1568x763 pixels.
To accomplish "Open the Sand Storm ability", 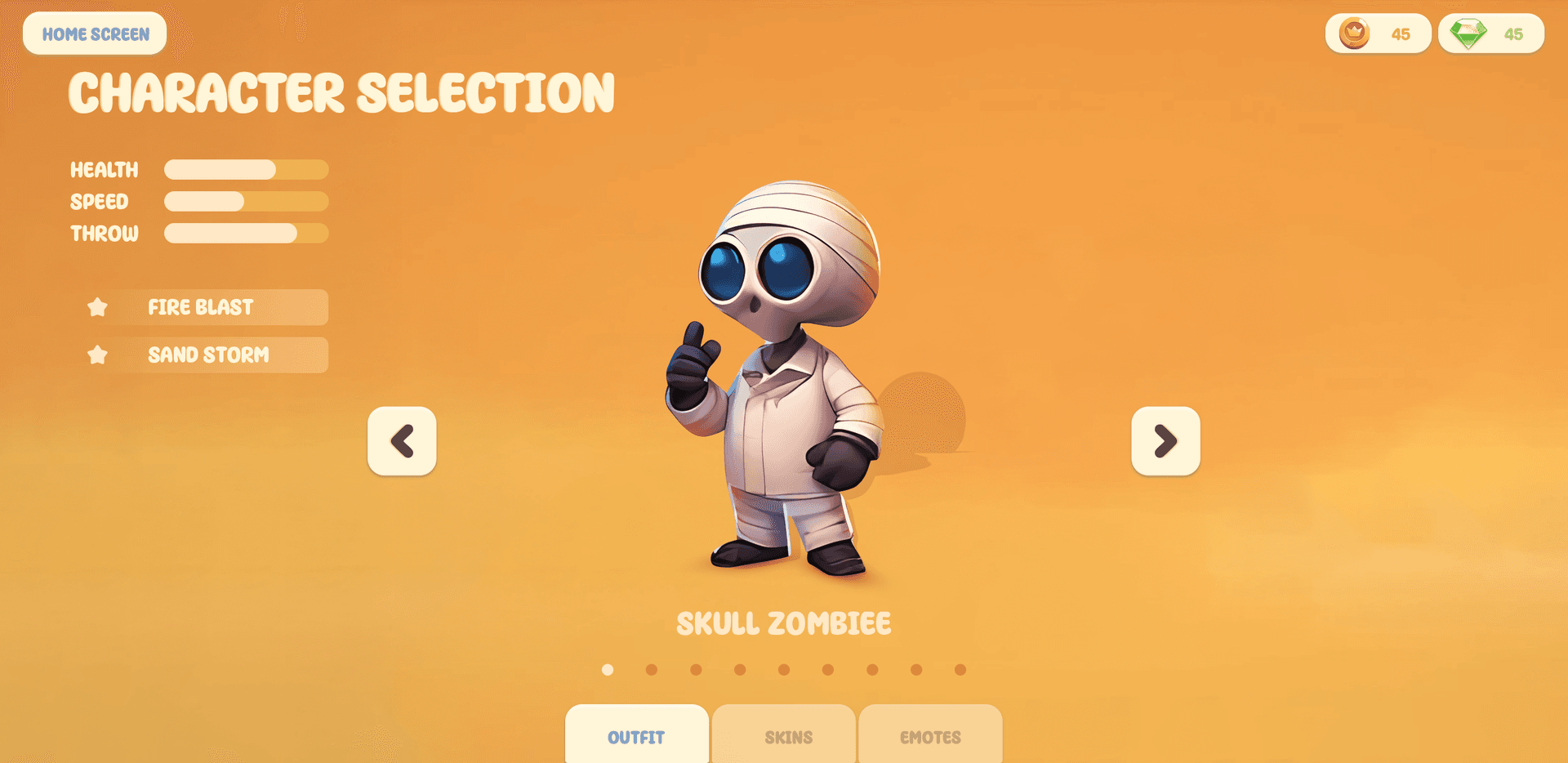I will pyautogui.click(x=207, y=355).
